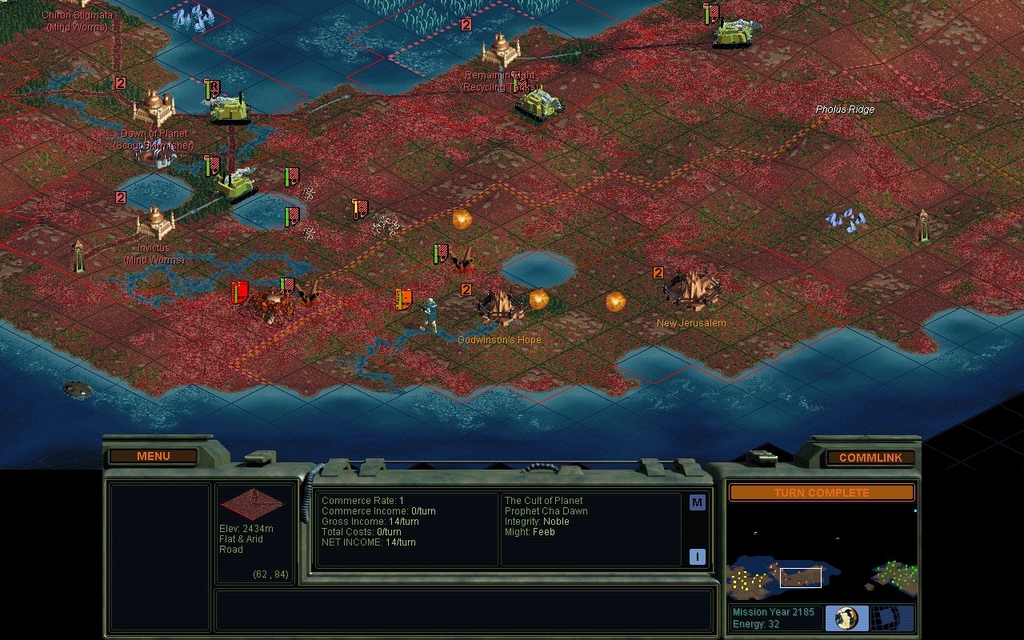Open the MENU button

pyautogui.click(x=153, y=456)
